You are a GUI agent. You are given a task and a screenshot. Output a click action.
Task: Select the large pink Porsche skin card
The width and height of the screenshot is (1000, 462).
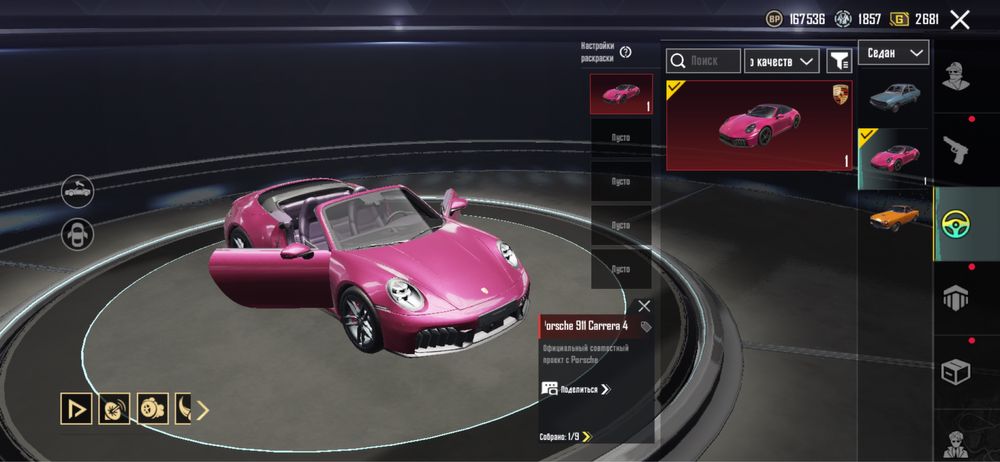pyautogui.click(x=760, y=126)
